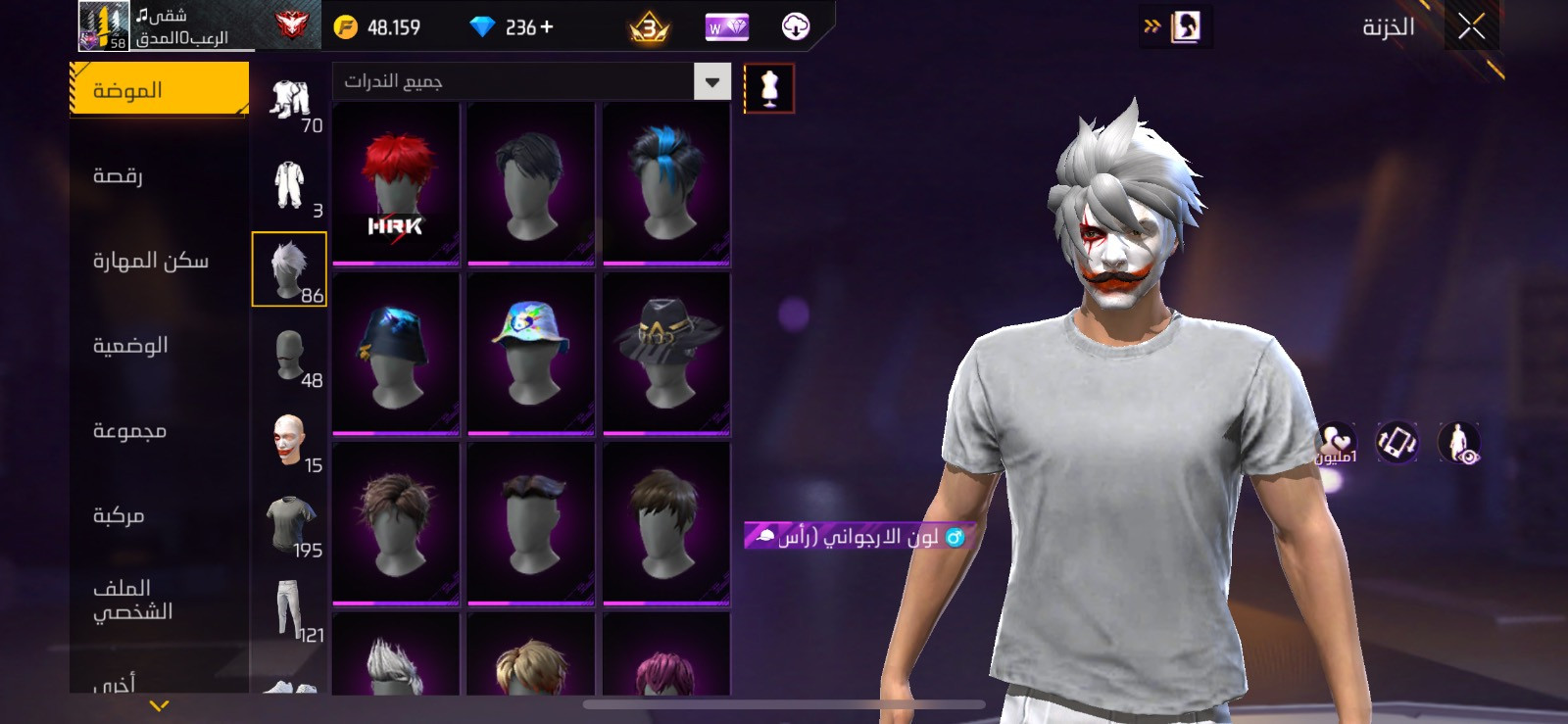
Task: Select the face mask subcategory with 48 items
Action: 290,356
